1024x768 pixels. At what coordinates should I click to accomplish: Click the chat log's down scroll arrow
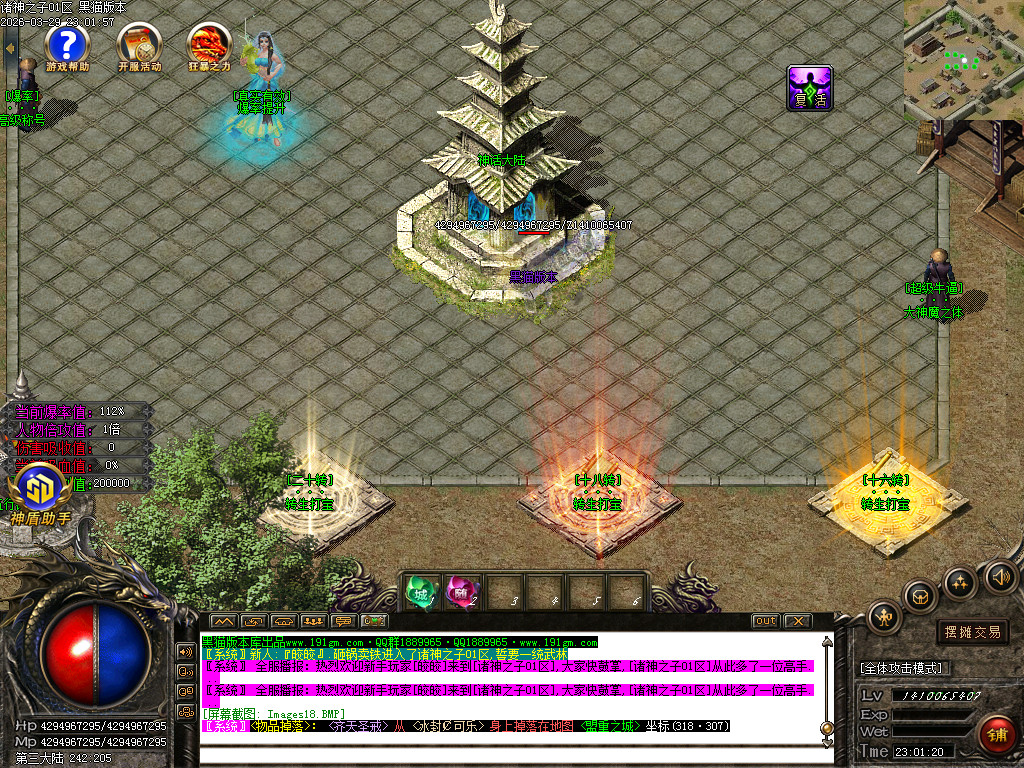click(826, 742)
